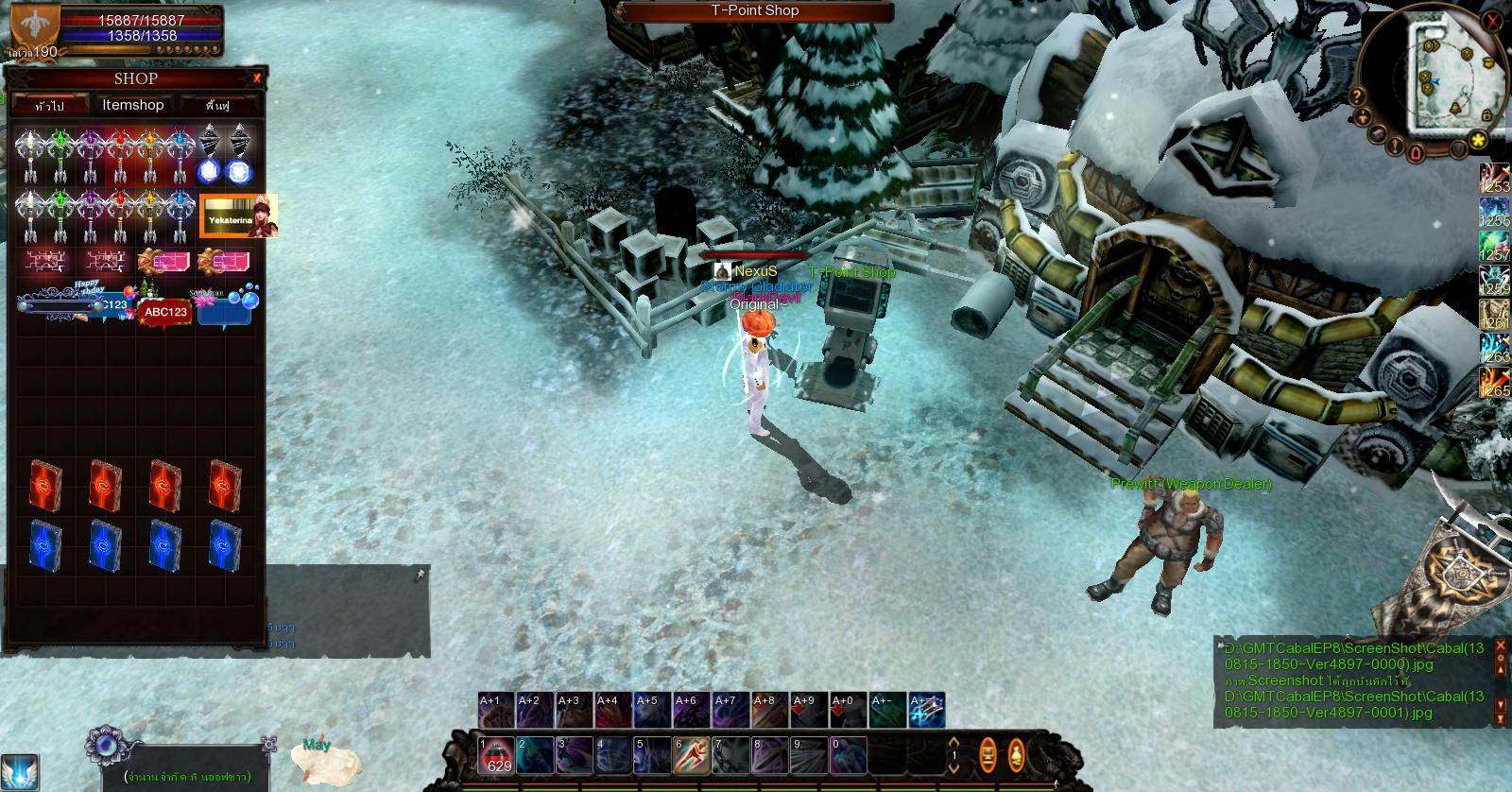Close the SHOP window
The height and width of the screenshot is (792, 1512).
click(x=257, y=78)
